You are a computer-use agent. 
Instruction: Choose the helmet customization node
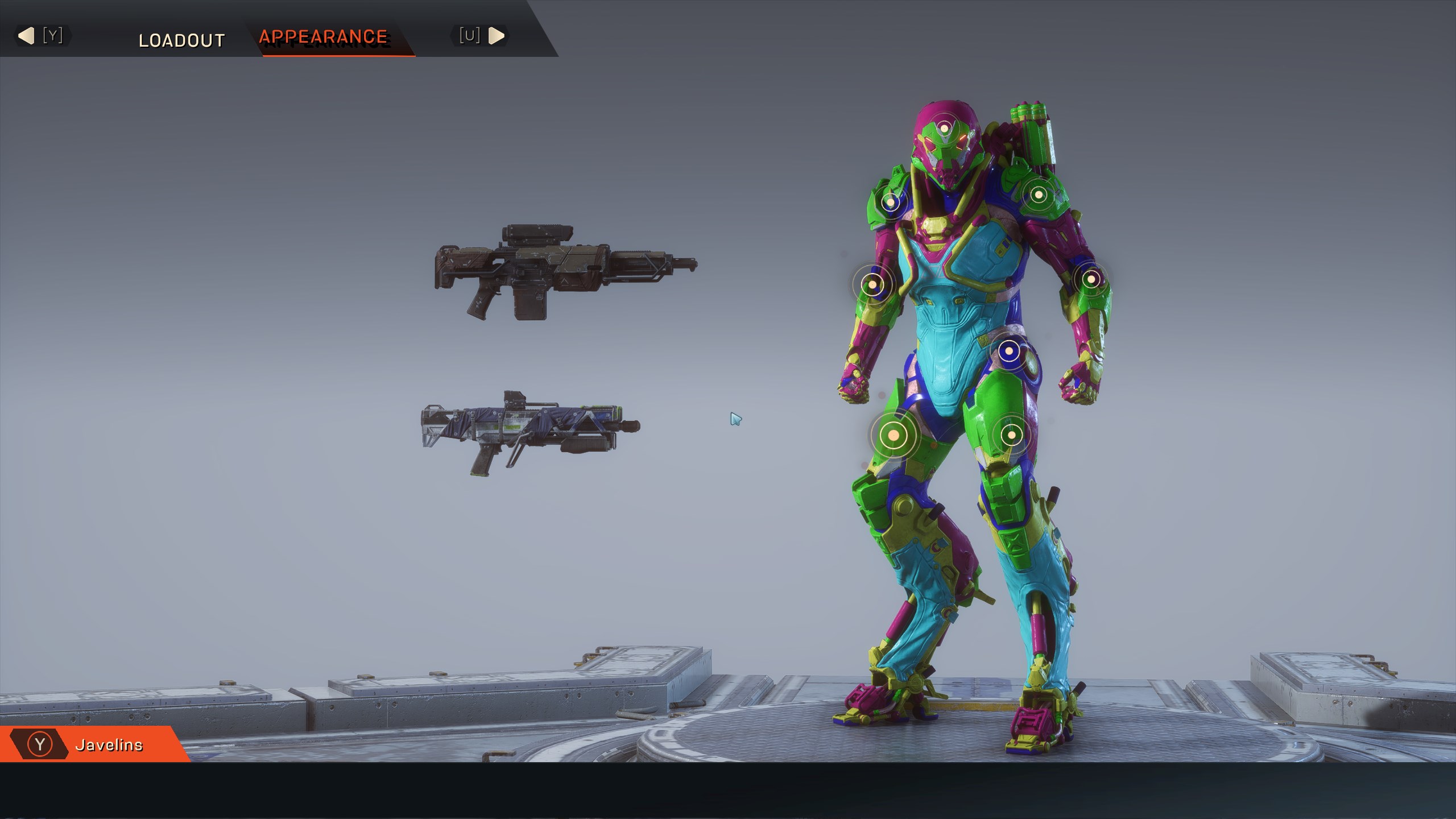pyautogui.click(x=944, y=129)
